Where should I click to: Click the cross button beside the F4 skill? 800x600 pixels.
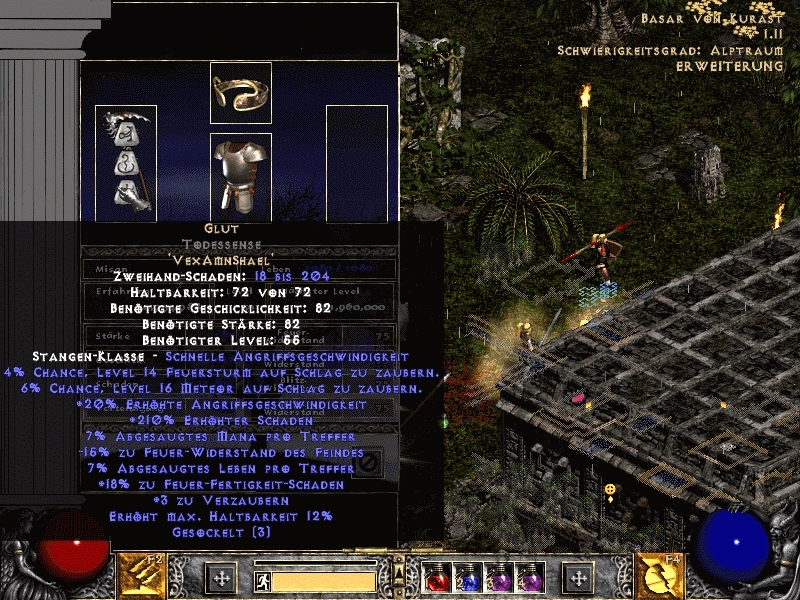point(578,578)
